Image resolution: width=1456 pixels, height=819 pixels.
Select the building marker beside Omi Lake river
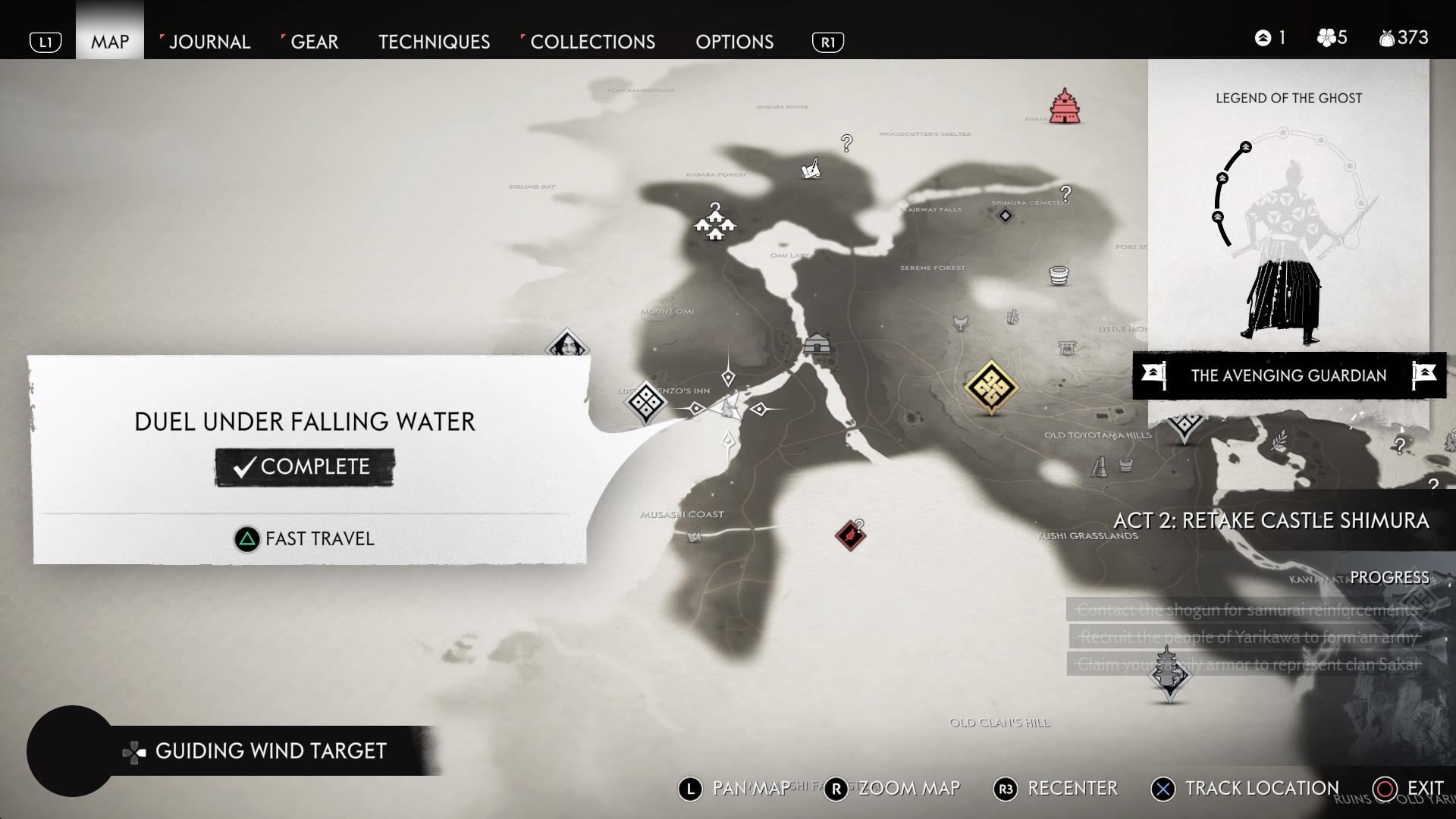[x=817, y=344]
